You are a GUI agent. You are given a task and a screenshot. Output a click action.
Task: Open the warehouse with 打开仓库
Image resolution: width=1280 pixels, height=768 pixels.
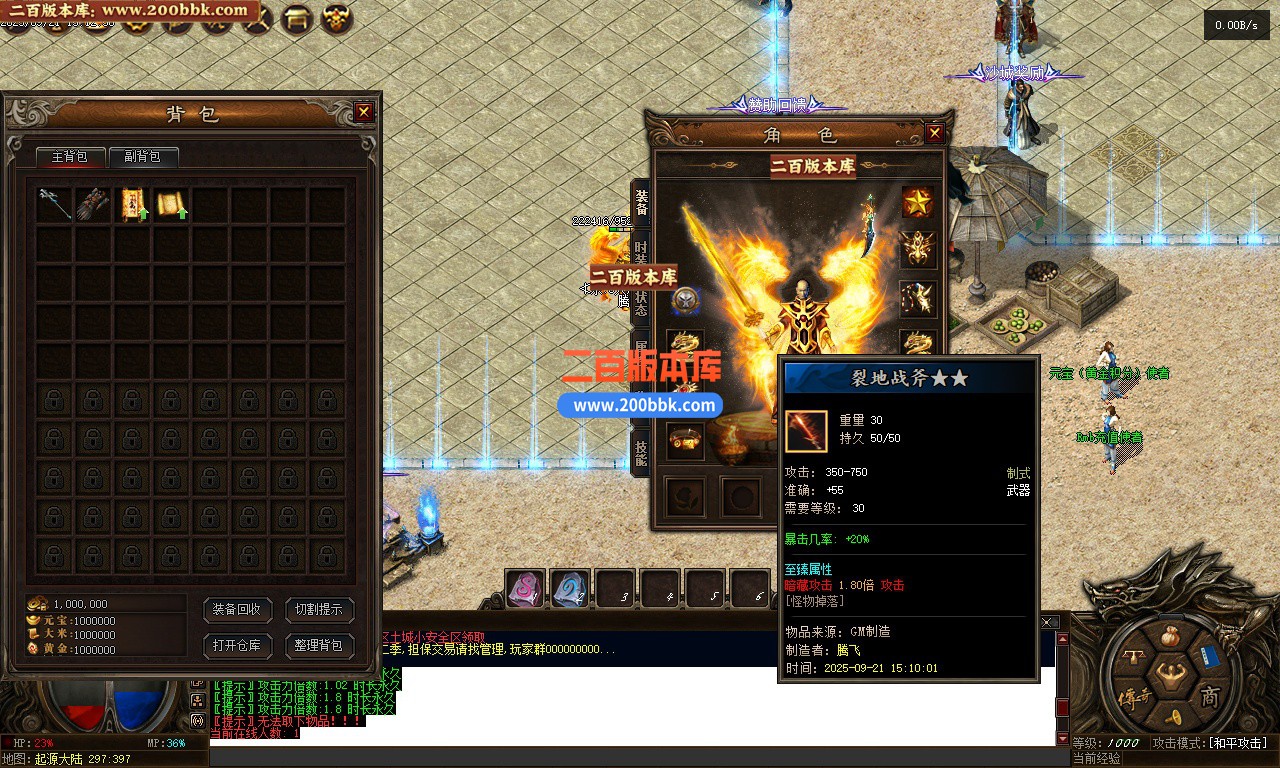pyautogui.click(x=237, y=645)
